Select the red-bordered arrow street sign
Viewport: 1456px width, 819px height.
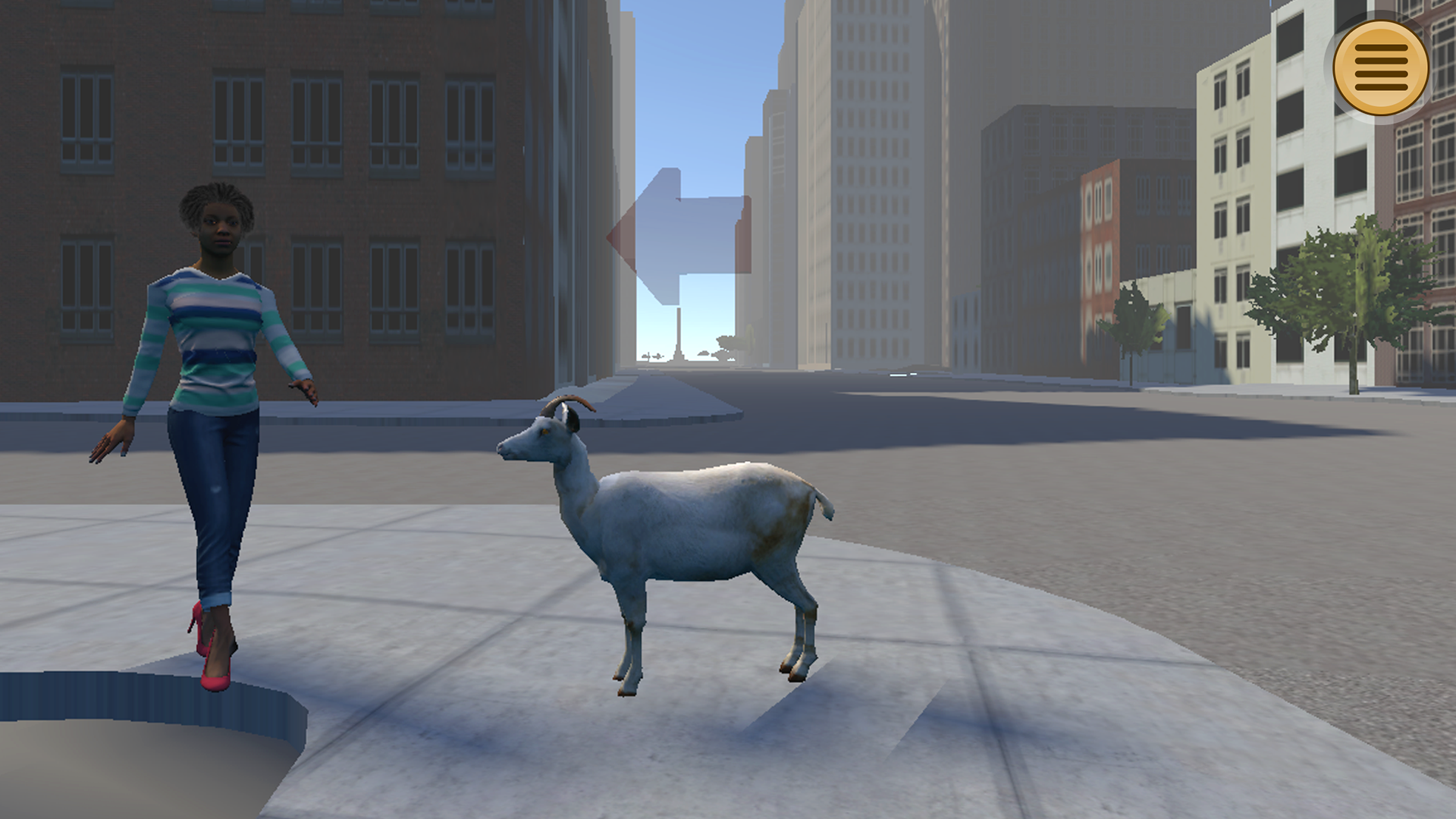pos(675,227)
